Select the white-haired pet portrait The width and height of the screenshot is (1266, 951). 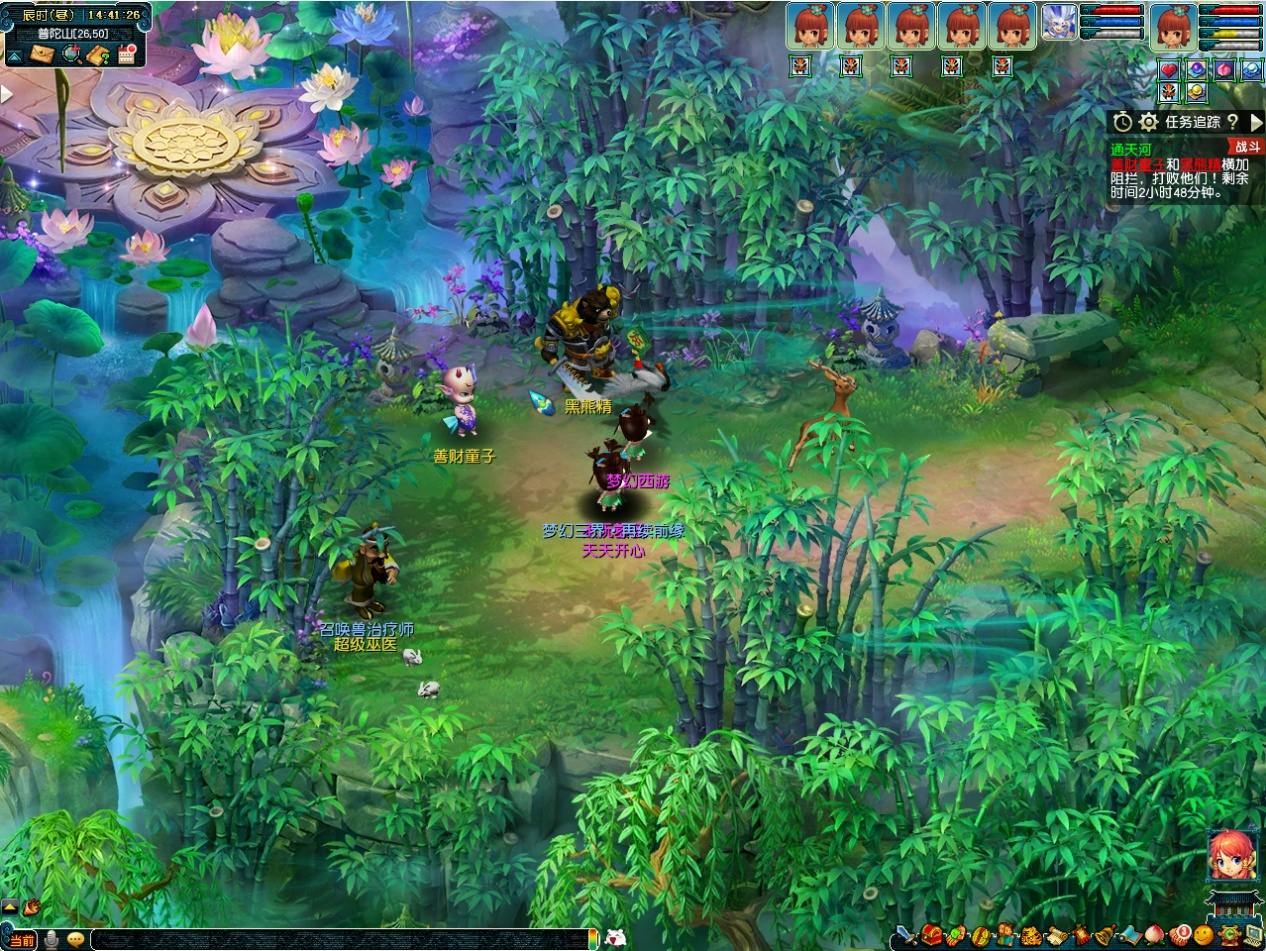point(1059,22)
